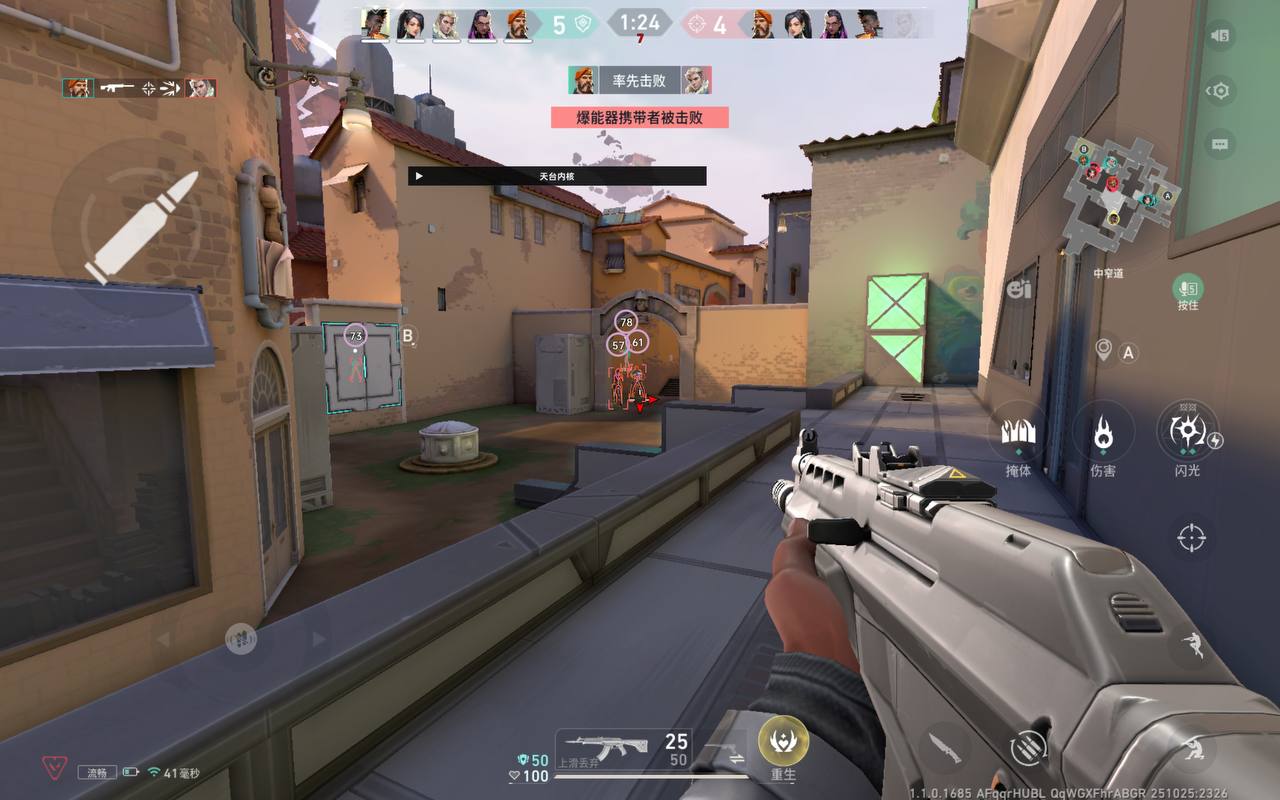
Task: Use the map ping marker button
Action: (1104, 350)
